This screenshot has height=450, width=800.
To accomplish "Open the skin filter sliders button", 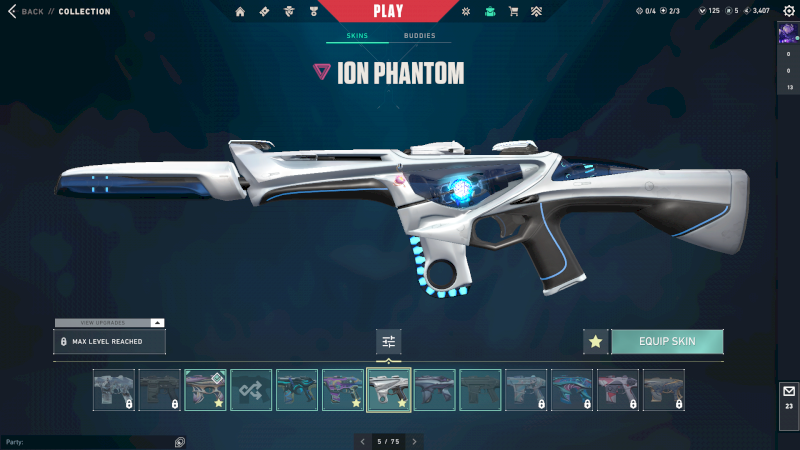I will pyautogui.click(x=389, y=342).
